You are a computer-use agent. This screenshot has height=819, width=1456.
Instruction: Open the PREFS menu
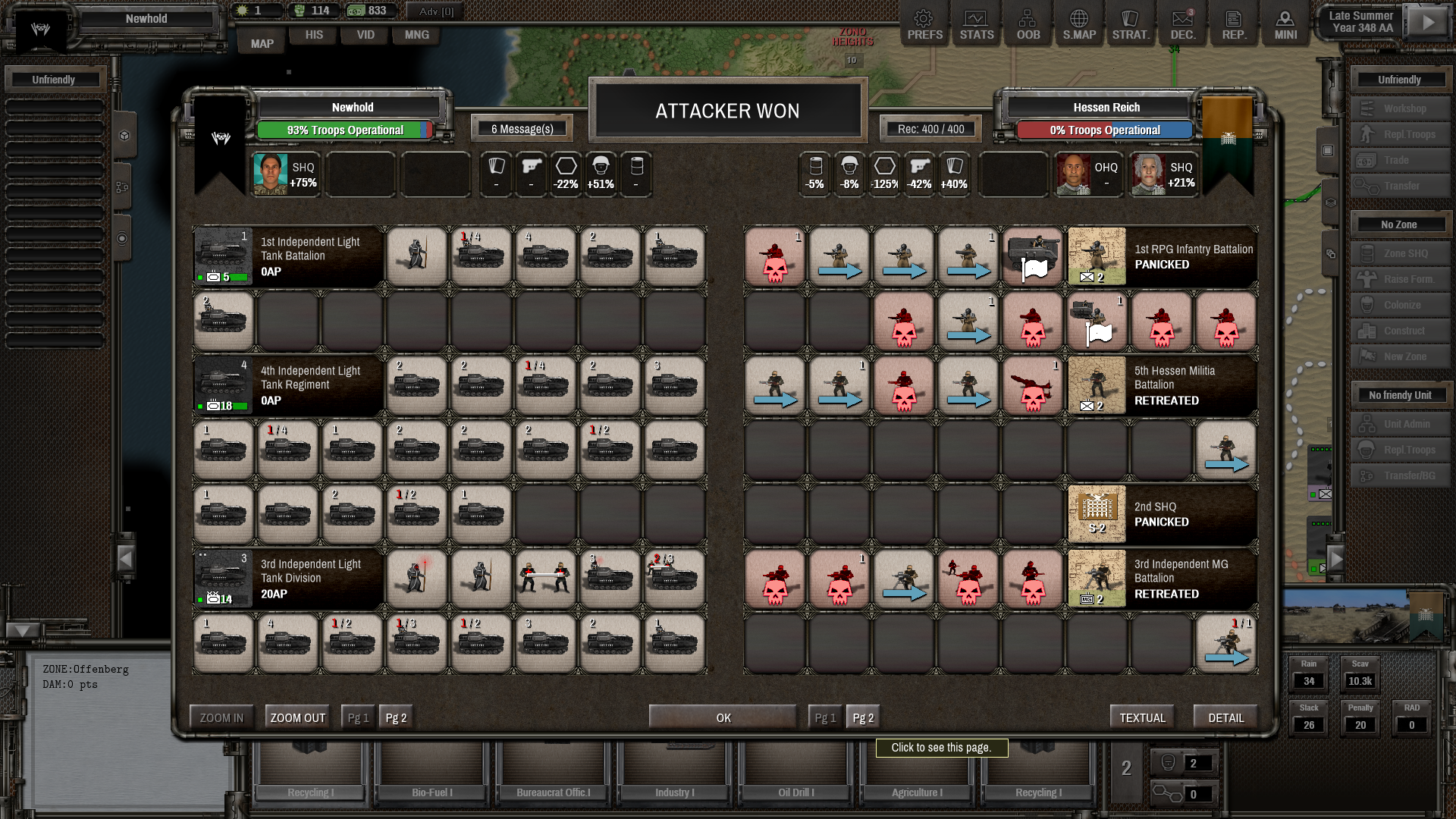(x=924, y=25)
